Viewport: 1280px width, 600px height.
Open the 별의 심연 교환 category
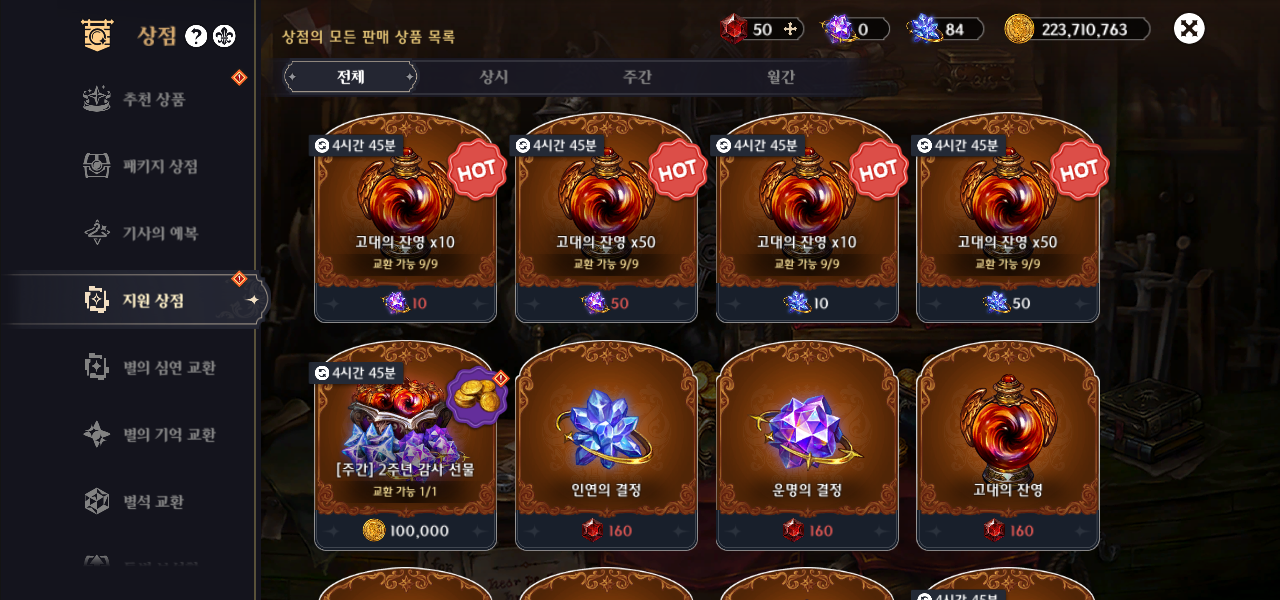click(x=168, y=367)
